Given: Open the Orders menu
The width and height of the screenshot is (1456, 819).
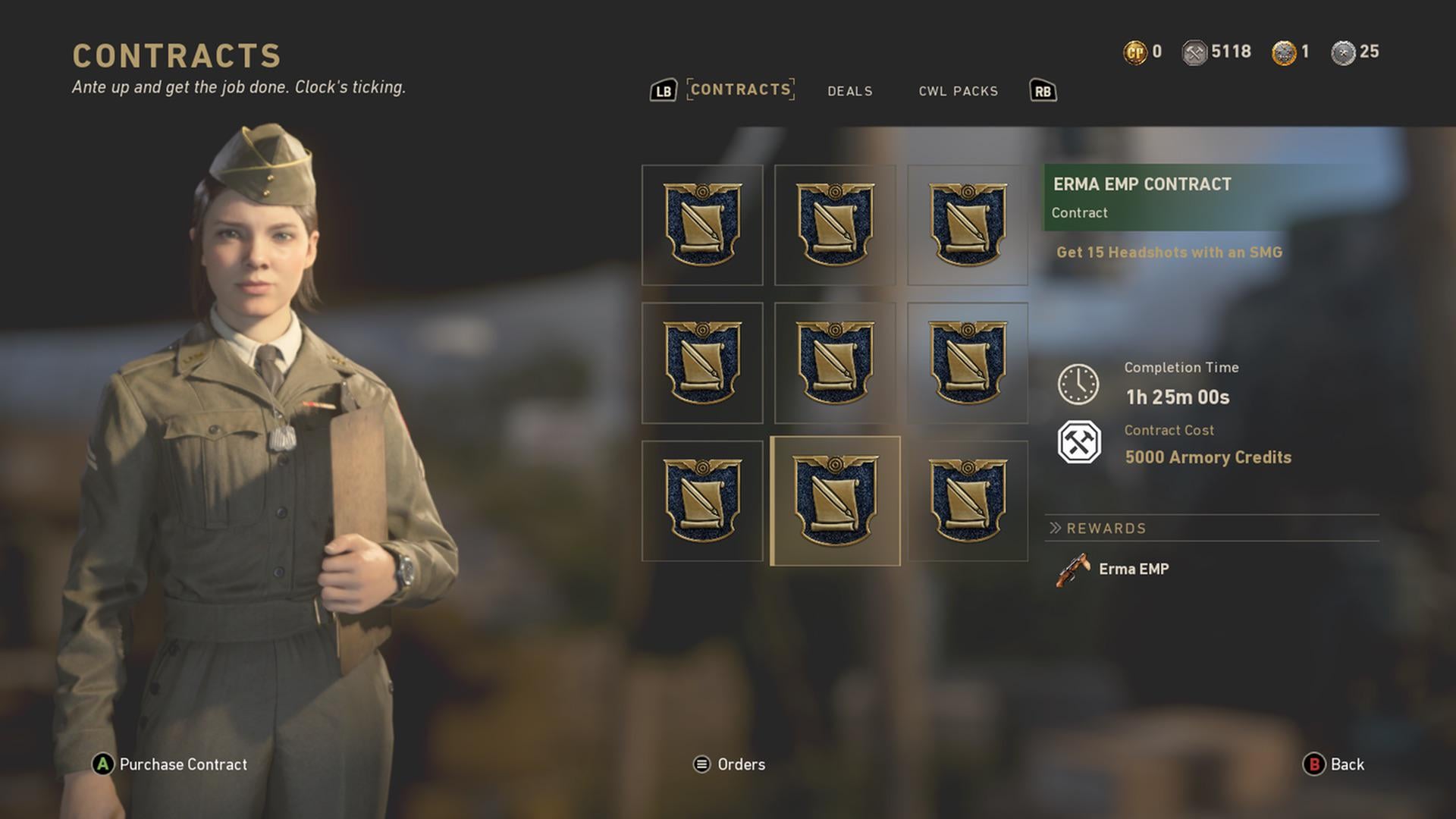Looking at the screenshot, I should (730, 764).
